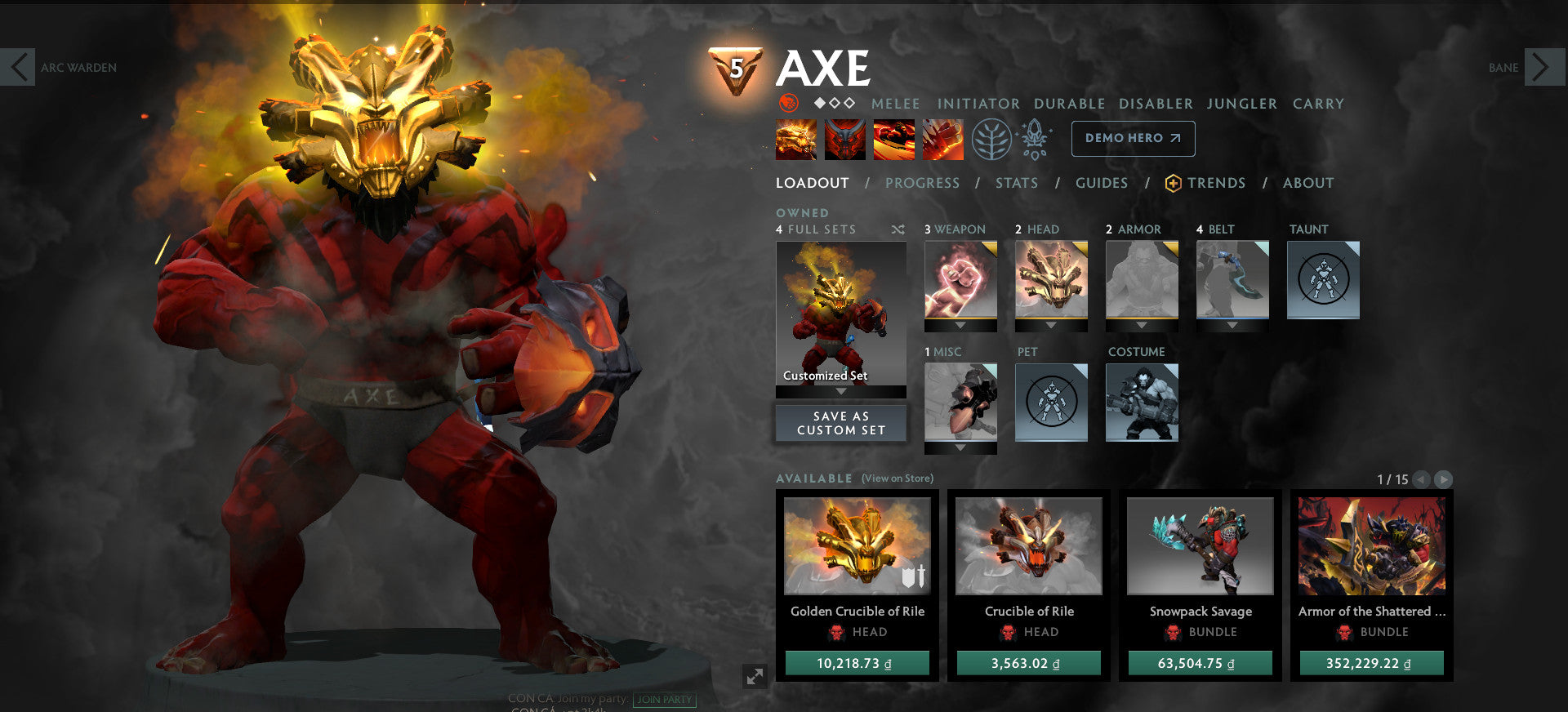Toggle the empty Pet slot

click(1051, 403)
